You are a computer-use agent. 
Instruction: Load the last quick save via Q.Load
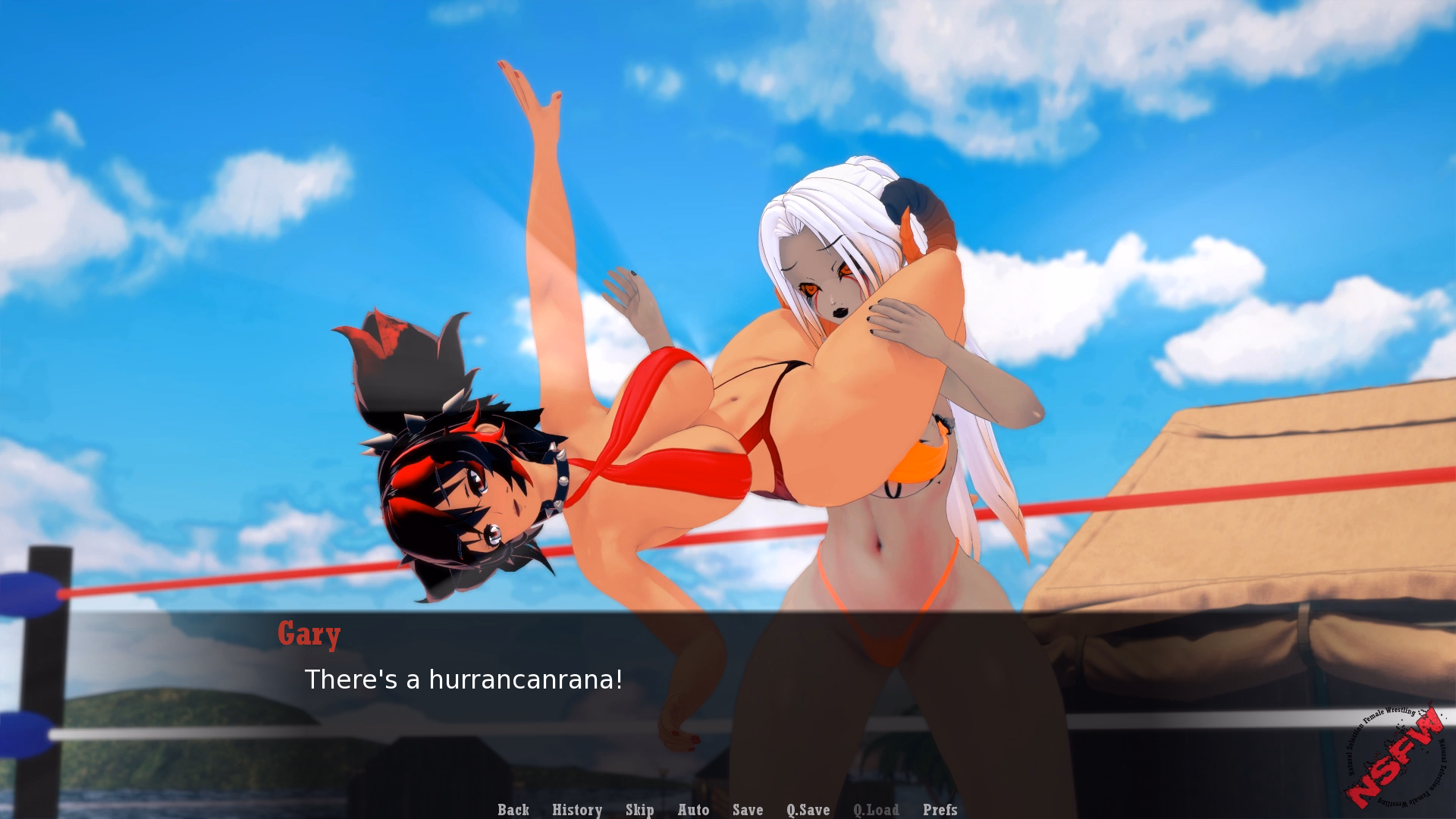click(875, 810)
